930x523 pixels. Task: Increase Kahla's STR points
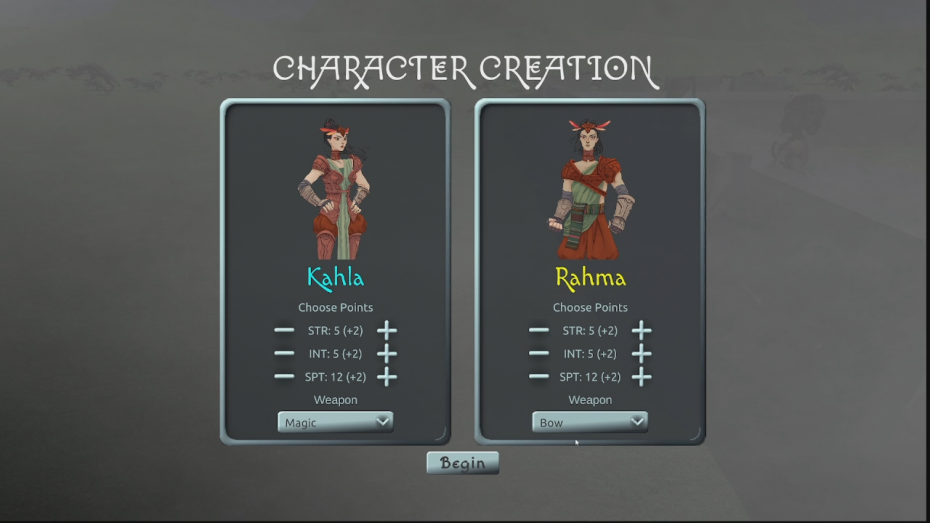[386, 330]
